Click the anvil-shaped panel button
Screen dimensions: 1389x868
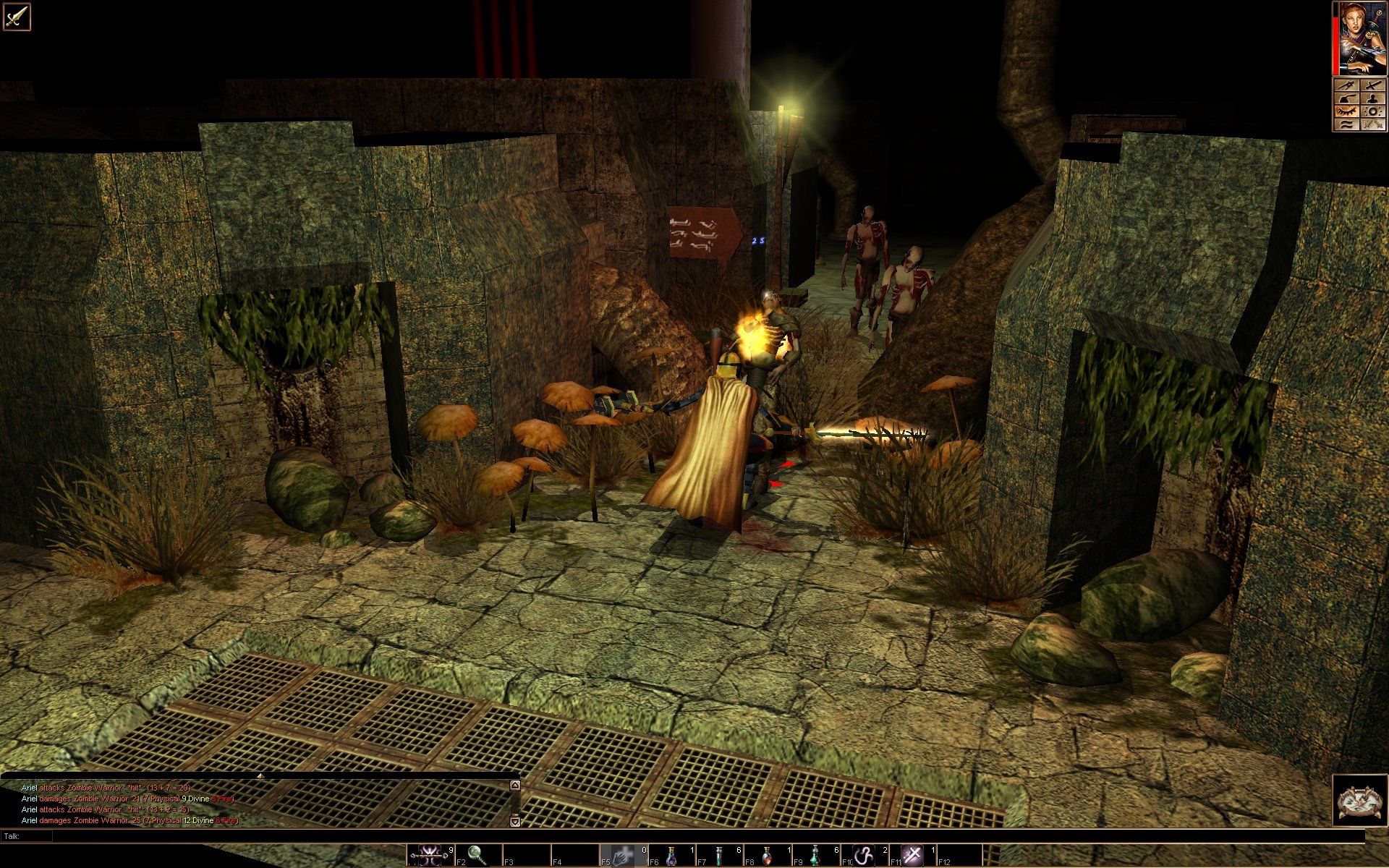(1347, 98)
